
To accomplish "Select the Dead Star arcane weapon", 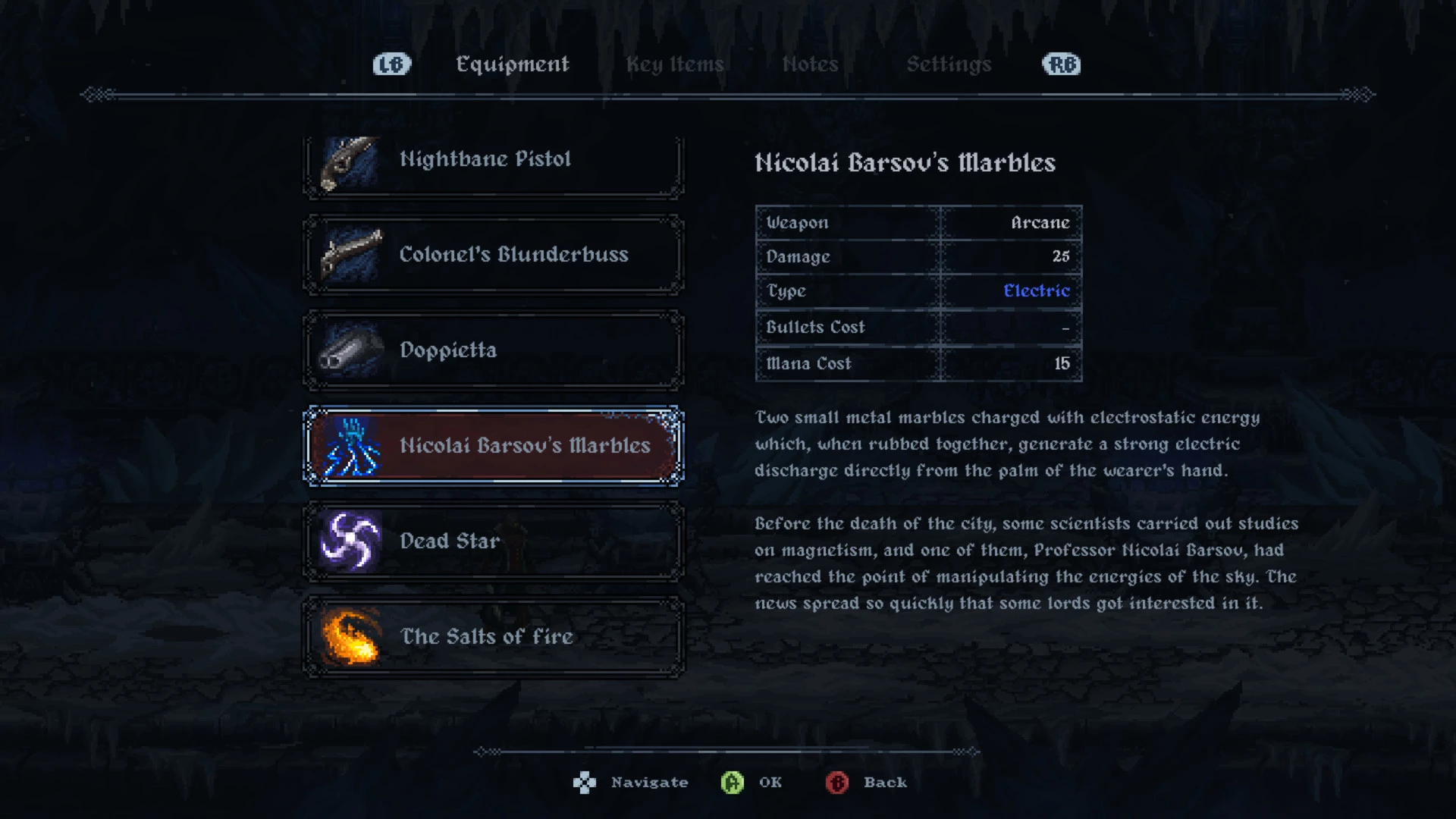I will (493, 541).
